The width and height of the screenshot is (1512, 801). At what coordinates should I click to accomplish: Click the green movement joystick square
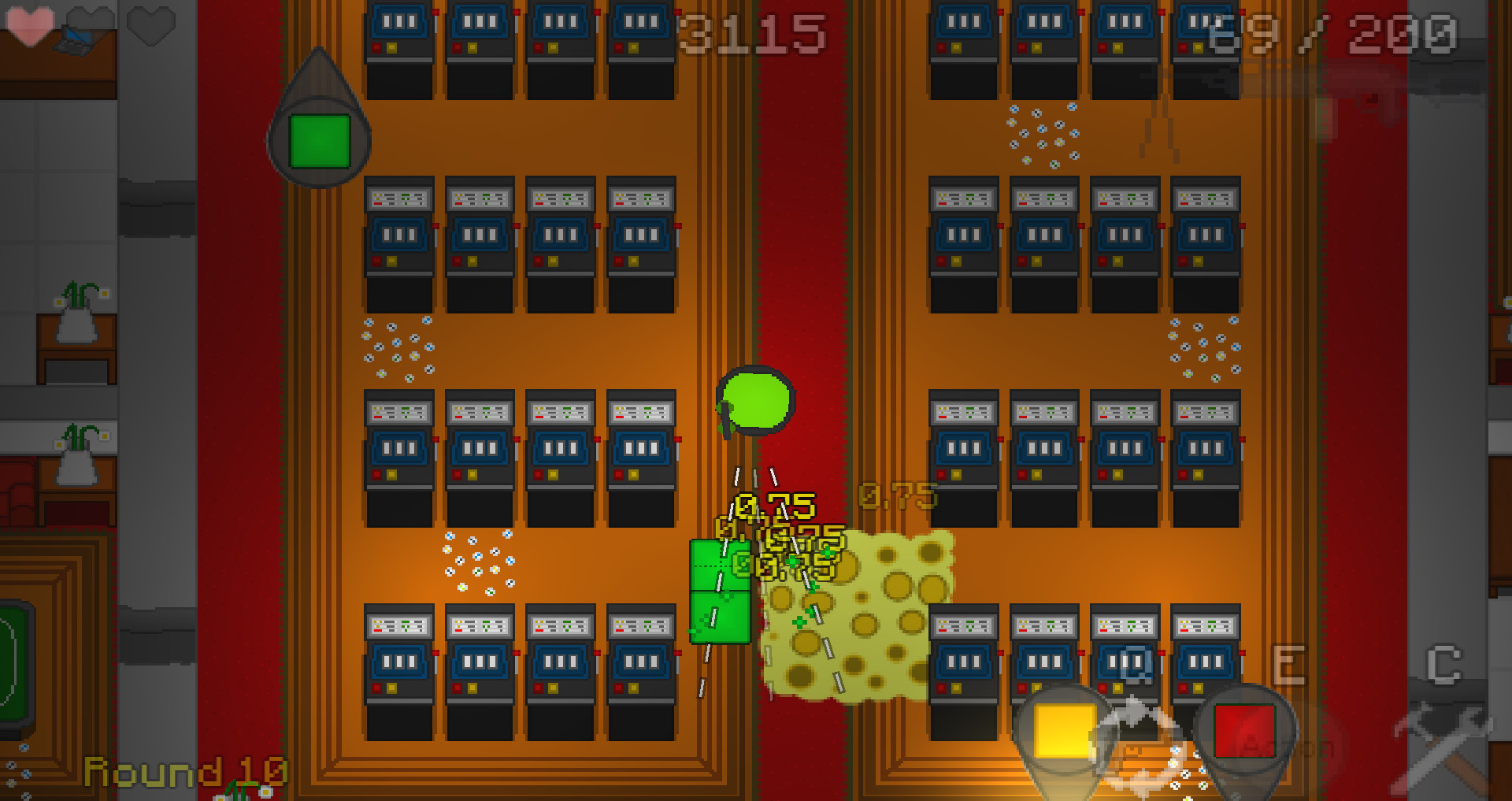[319, 143]
